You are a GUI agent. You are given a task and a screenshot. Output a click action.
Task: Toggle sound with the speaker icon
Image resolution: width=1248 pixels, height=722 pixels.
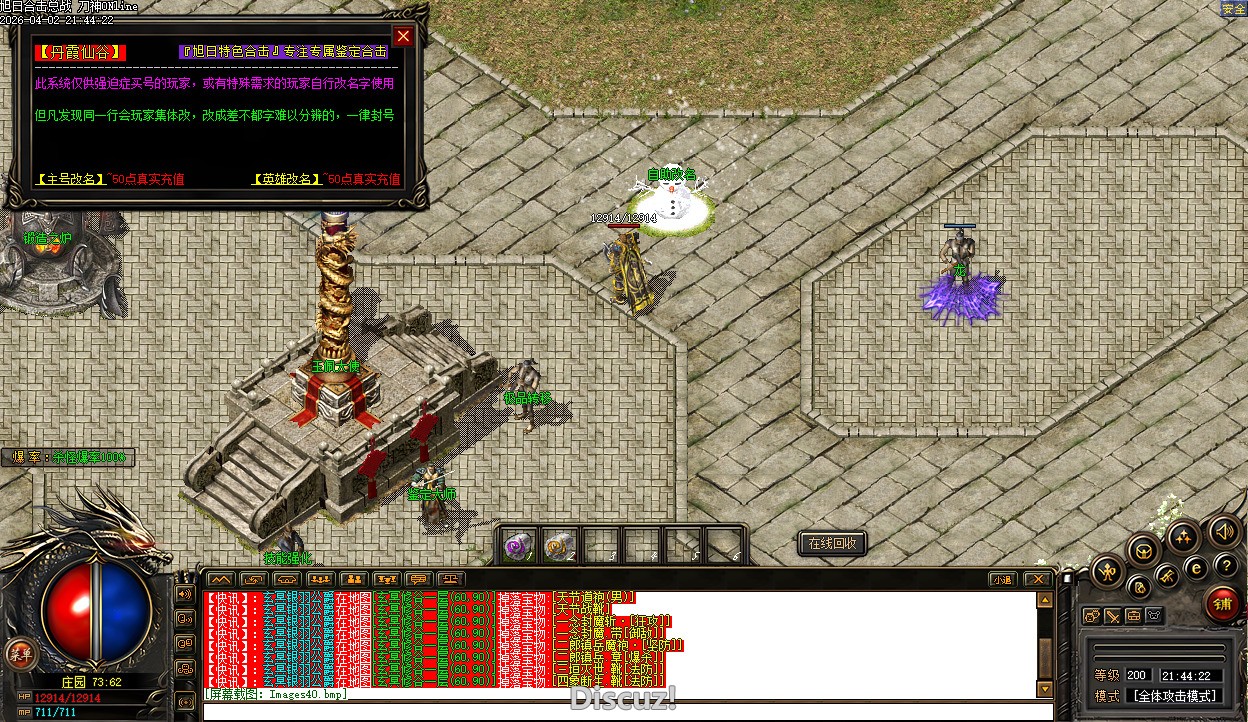(x=1223, y=531)
